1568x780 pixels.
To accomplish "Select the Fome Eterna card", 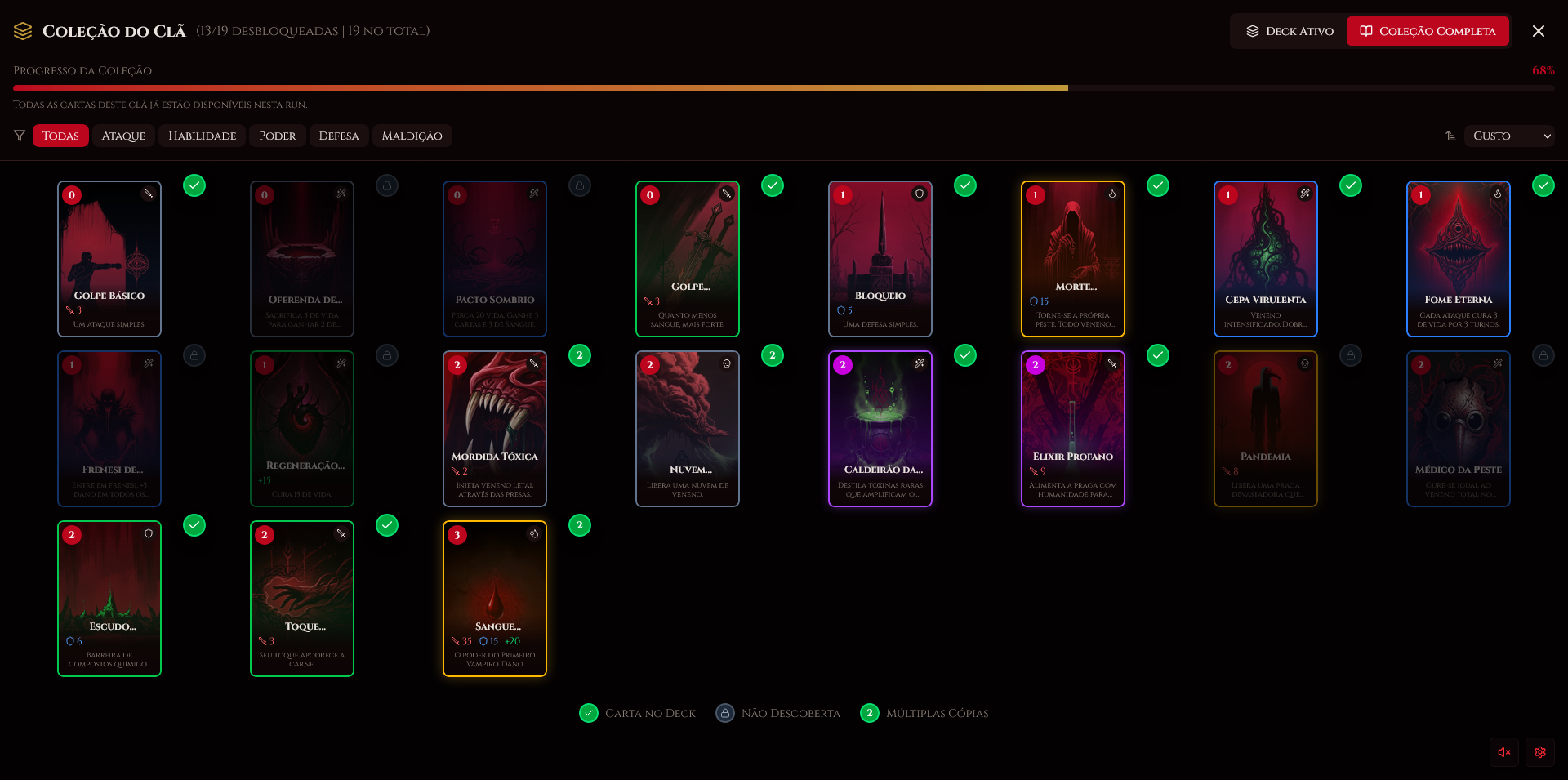I will pos(1459,258).
